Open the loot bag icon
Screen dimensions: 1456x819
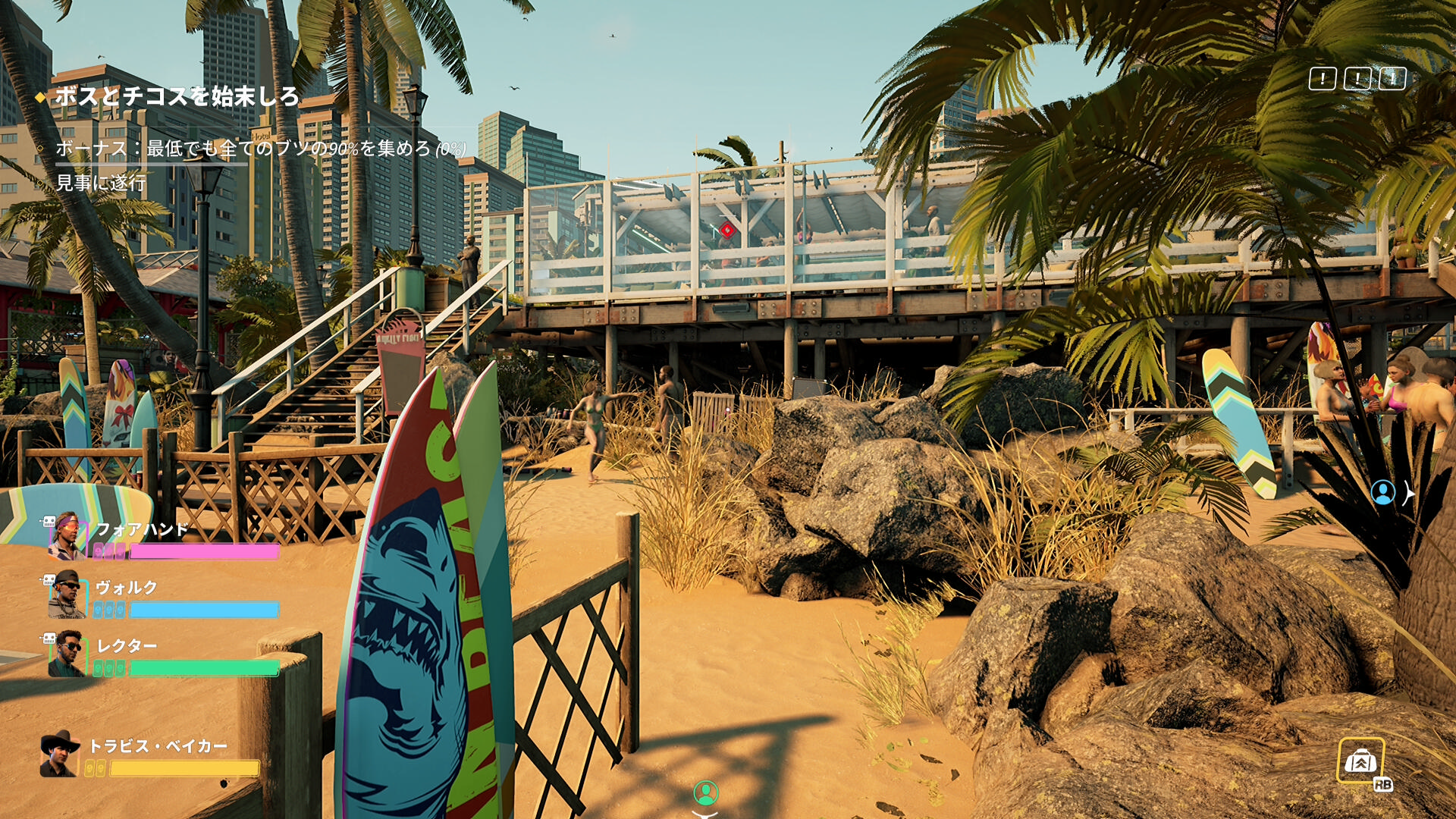(1360, 760)
